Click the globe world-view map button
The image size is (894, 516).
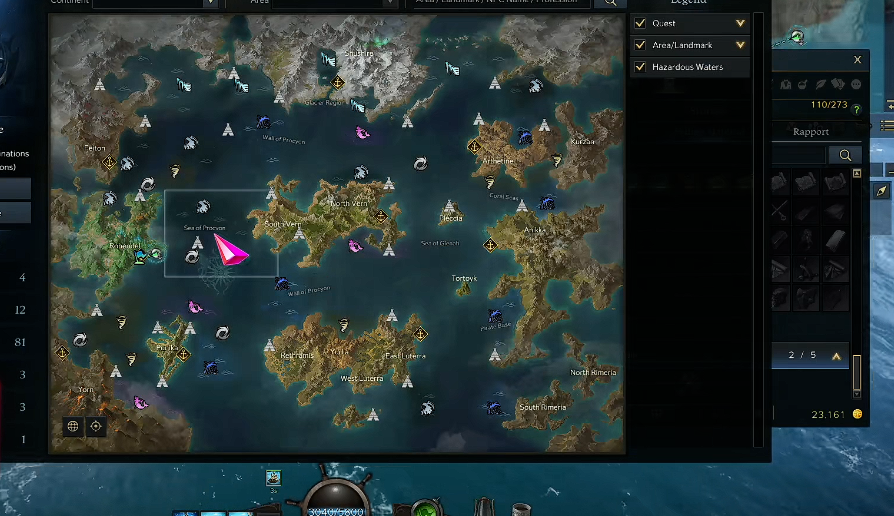click(x=73, y=426)
